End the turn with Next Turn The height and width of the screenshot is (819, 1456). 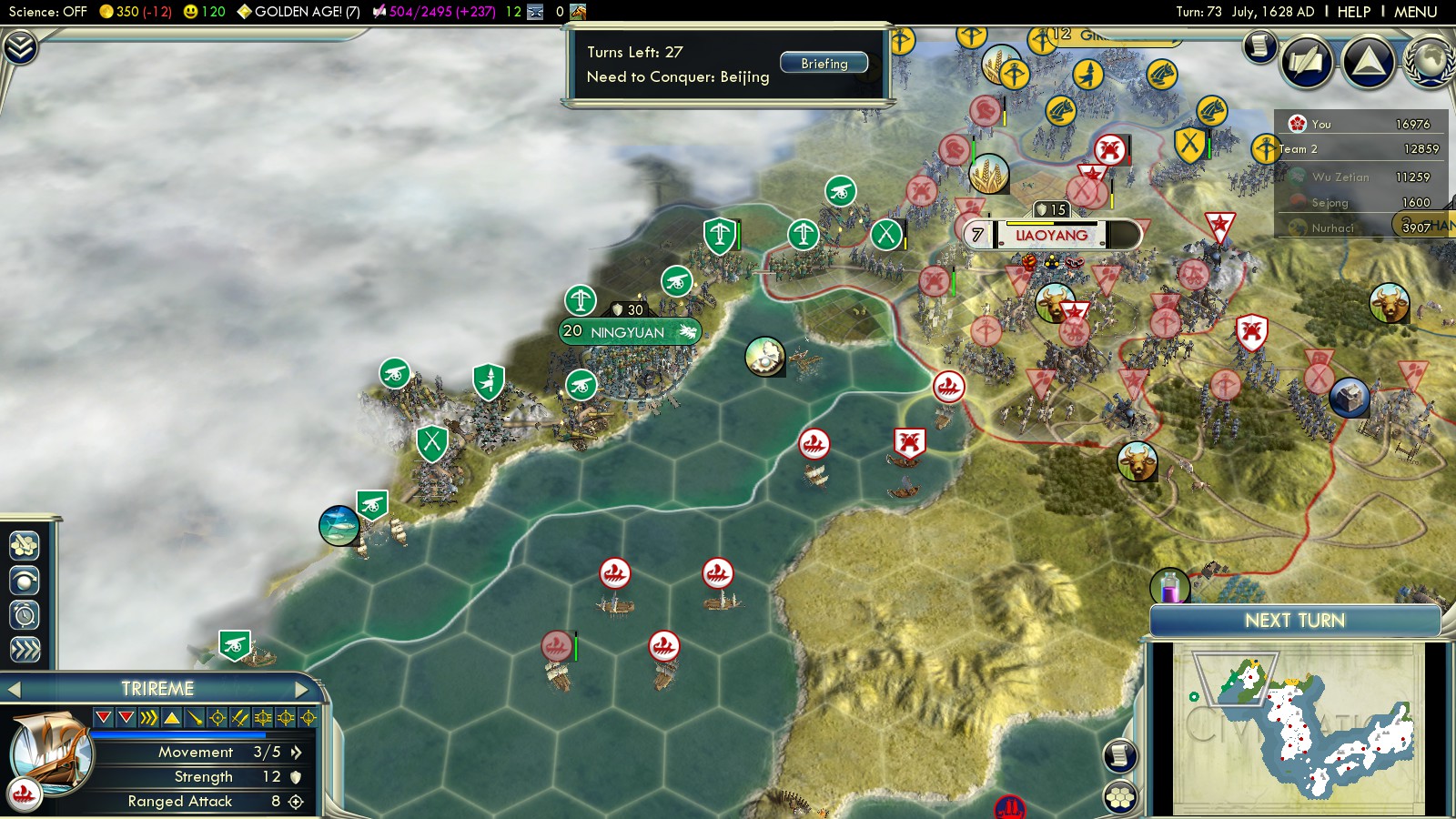[x=1294, y=621]
